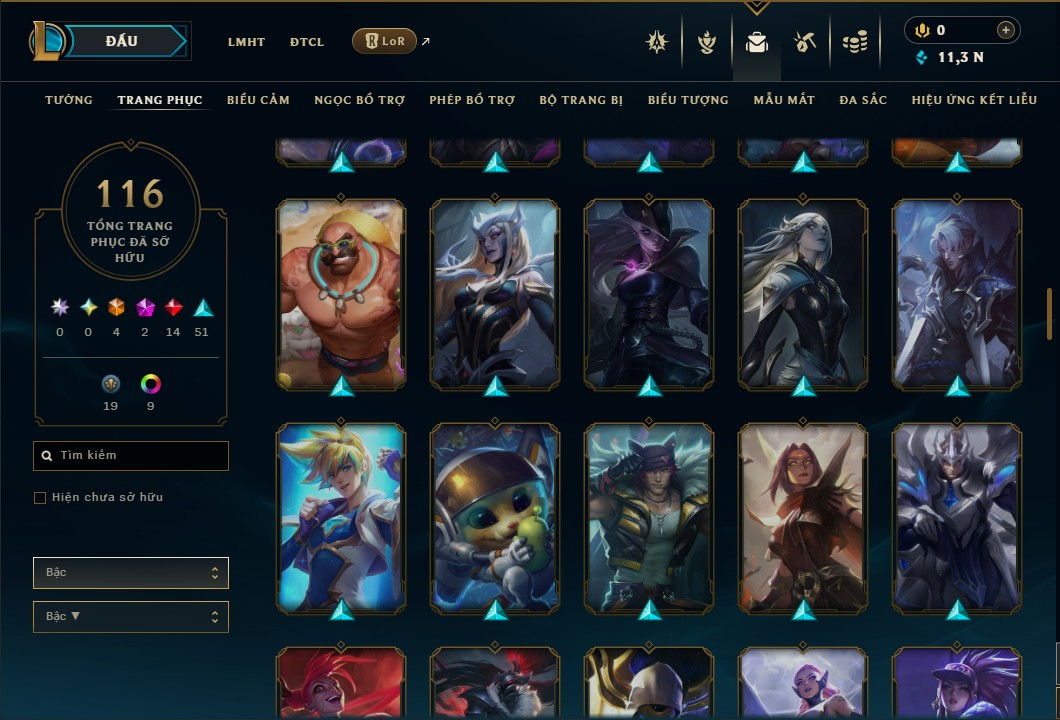The height and width of the screenshot is (720, 1060).
Task: Switch to the TƯỚNG tab
Action: (x=69, y=100)
